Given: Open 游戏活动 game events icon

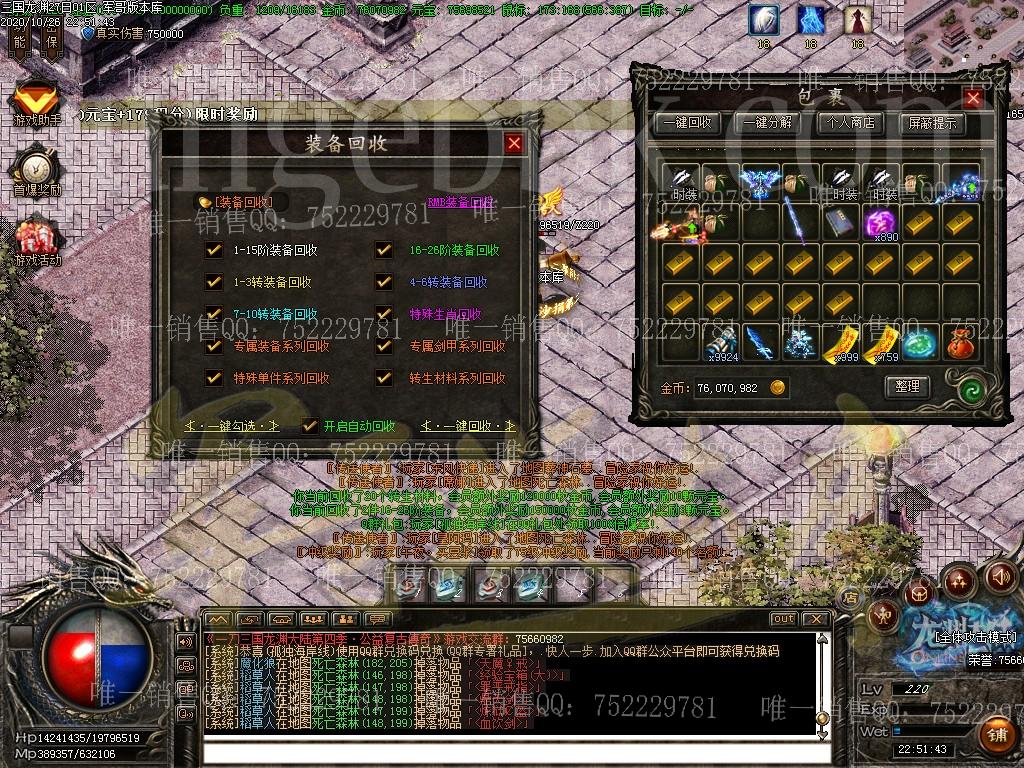Looking at the screenshot, I should tap(37, 240).
